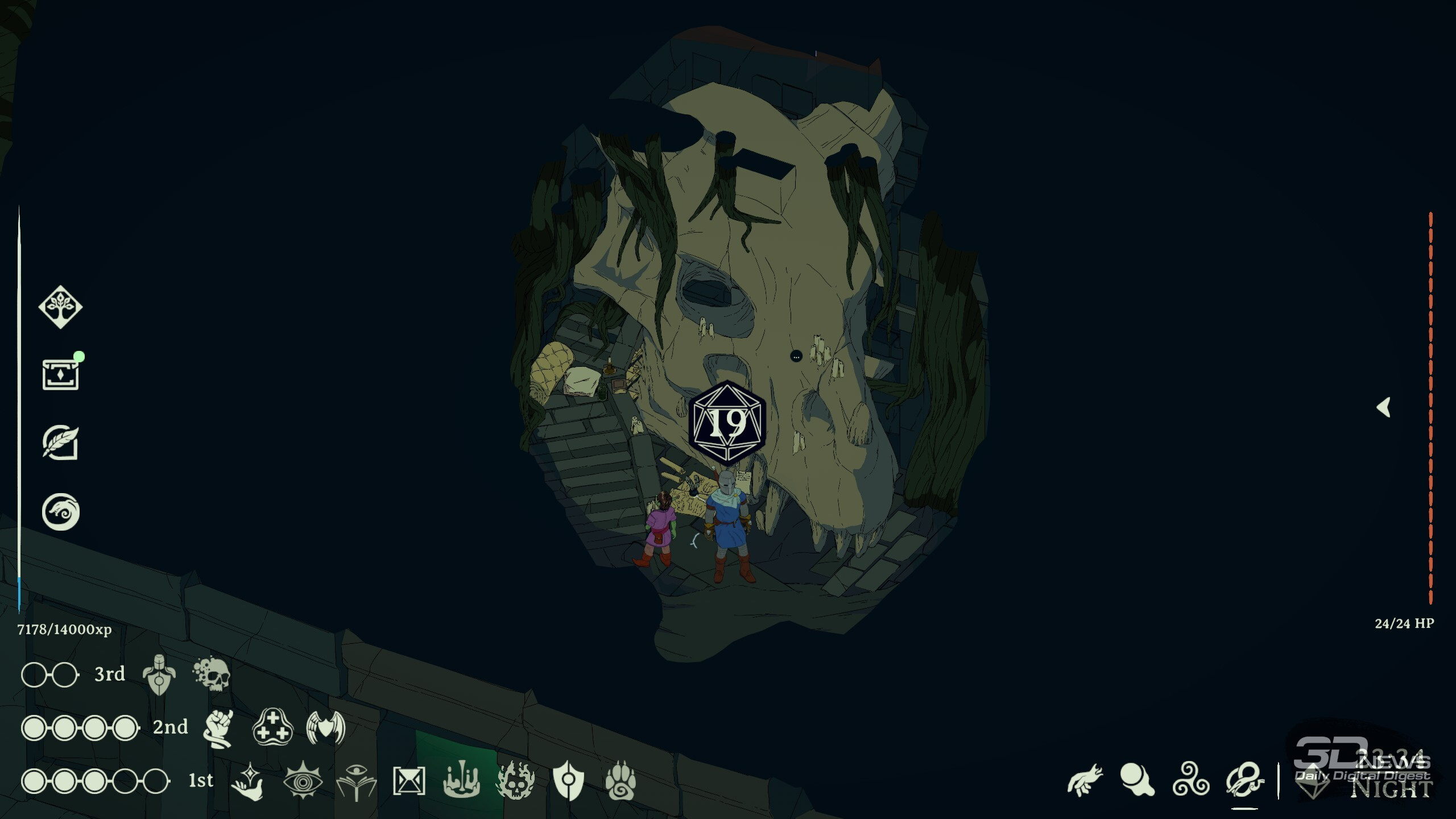1456x819 pixels.
Task: Open the tree emblem diamond menu
Action: point(60,307)
